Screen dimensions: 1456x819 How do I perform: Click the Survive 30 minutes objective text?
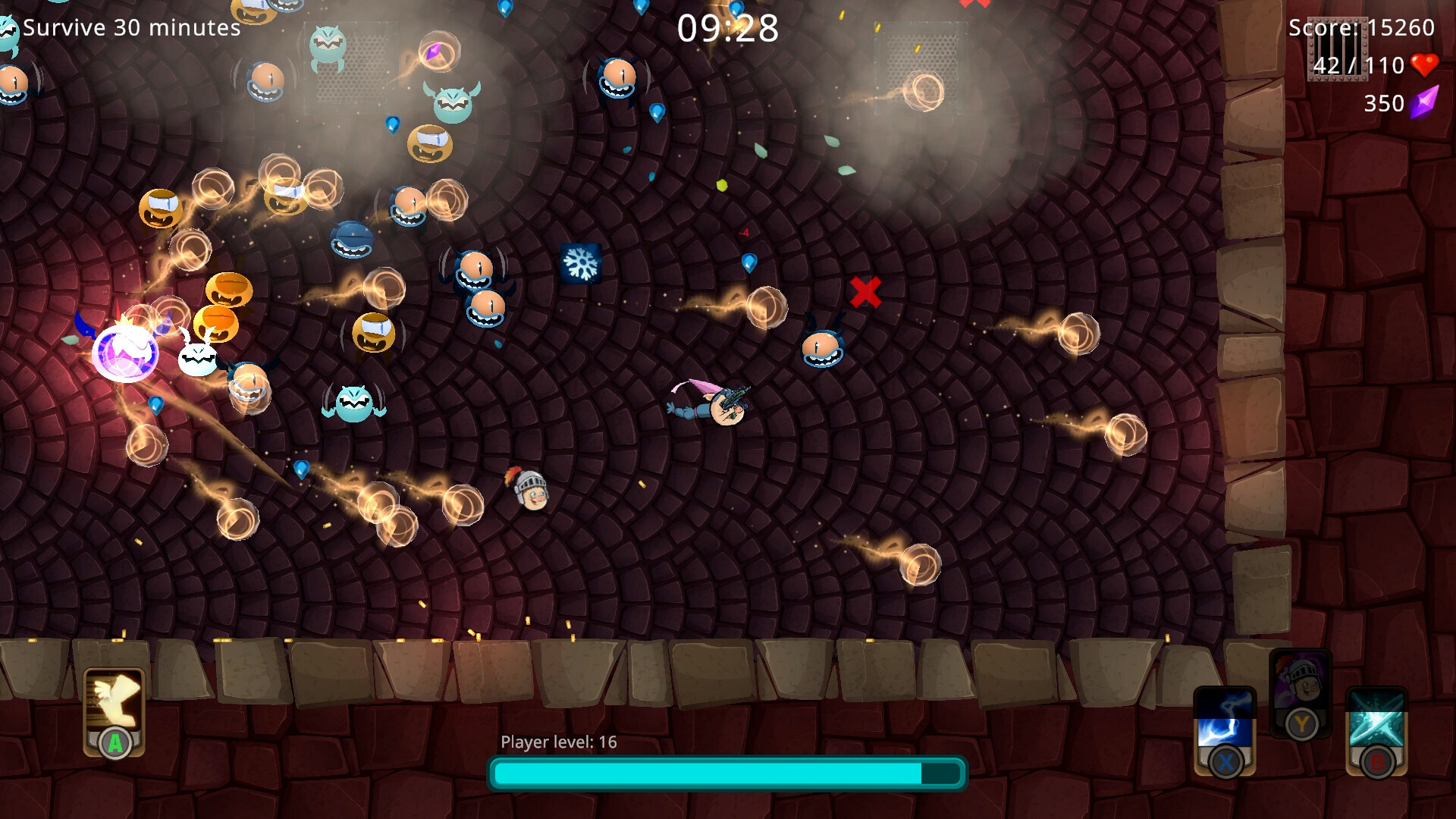[x=129, y=29]
